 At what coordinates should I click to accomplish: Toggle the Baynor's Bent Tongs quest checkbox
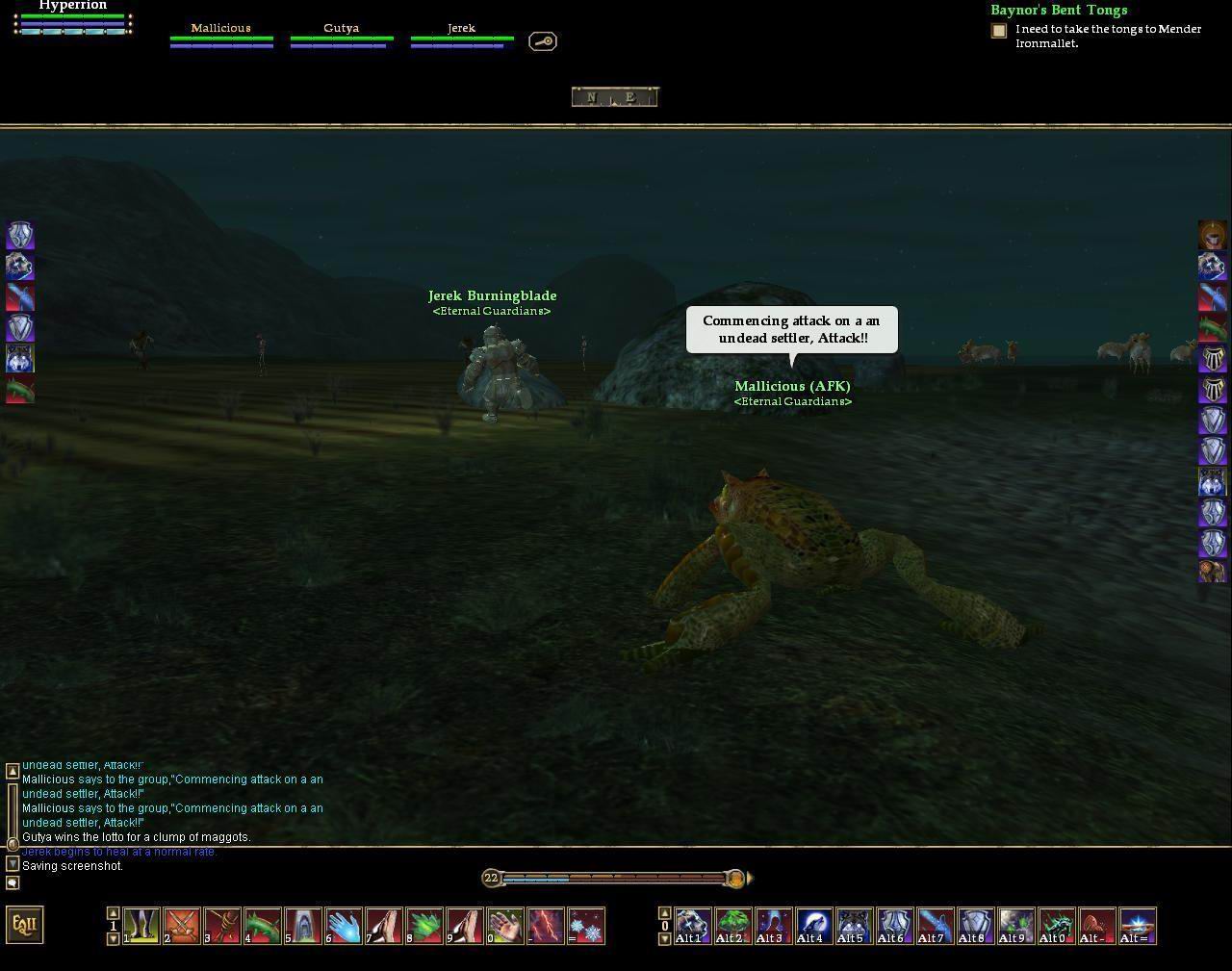click(x=999, y=31)
